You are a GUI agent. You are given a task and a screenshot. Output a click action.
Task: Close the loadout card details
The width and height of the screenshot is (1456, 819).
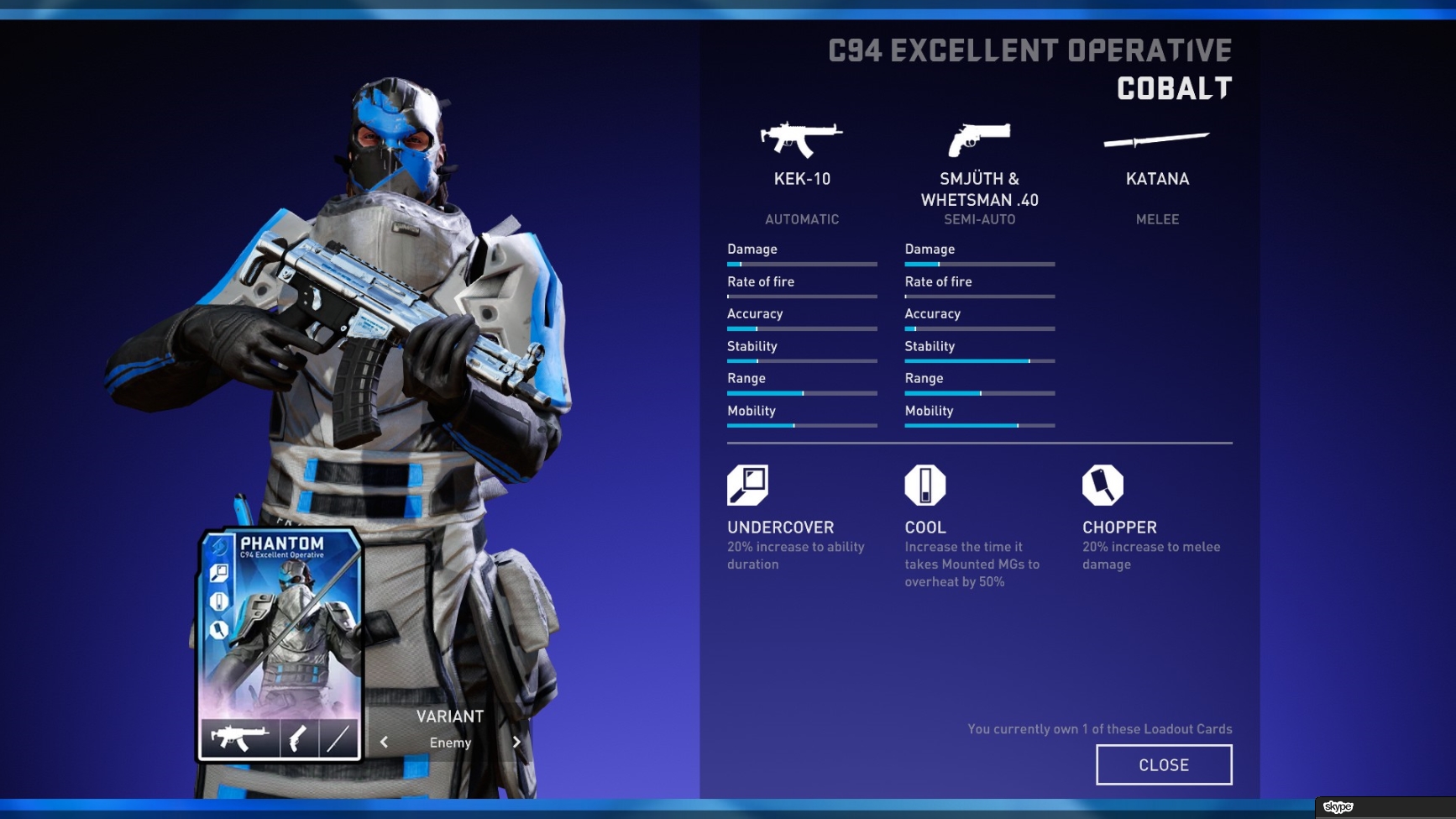1163,764
